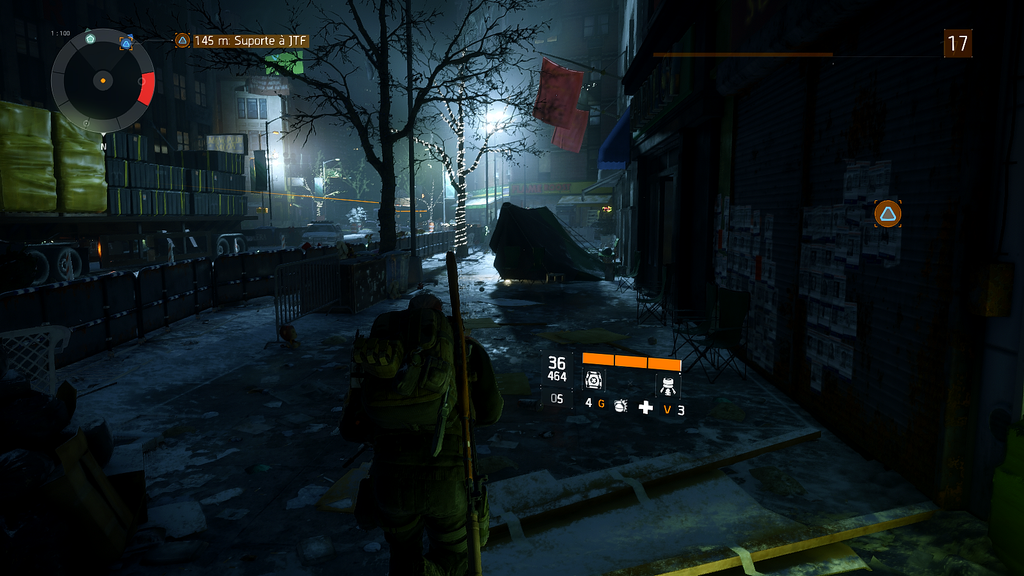
Task: Click the blue triangle mission marker on minimap
Action: [x=126, y=42]
